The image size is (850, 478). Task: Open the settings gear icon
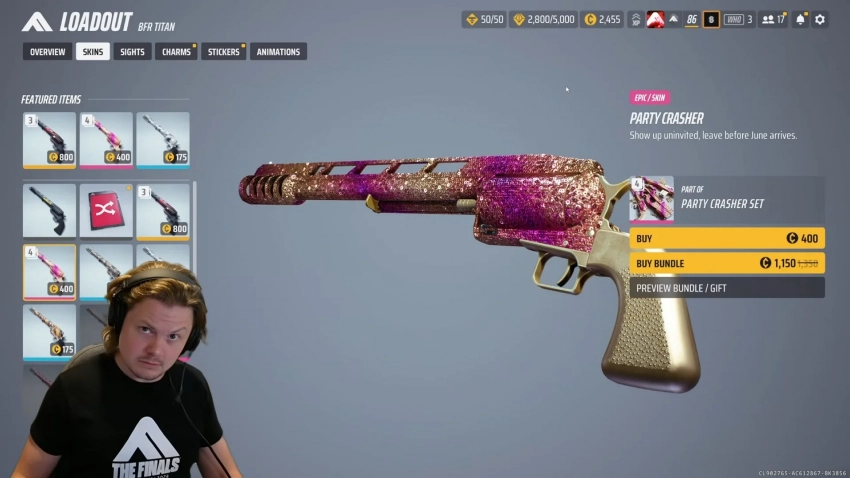point(820,19)
